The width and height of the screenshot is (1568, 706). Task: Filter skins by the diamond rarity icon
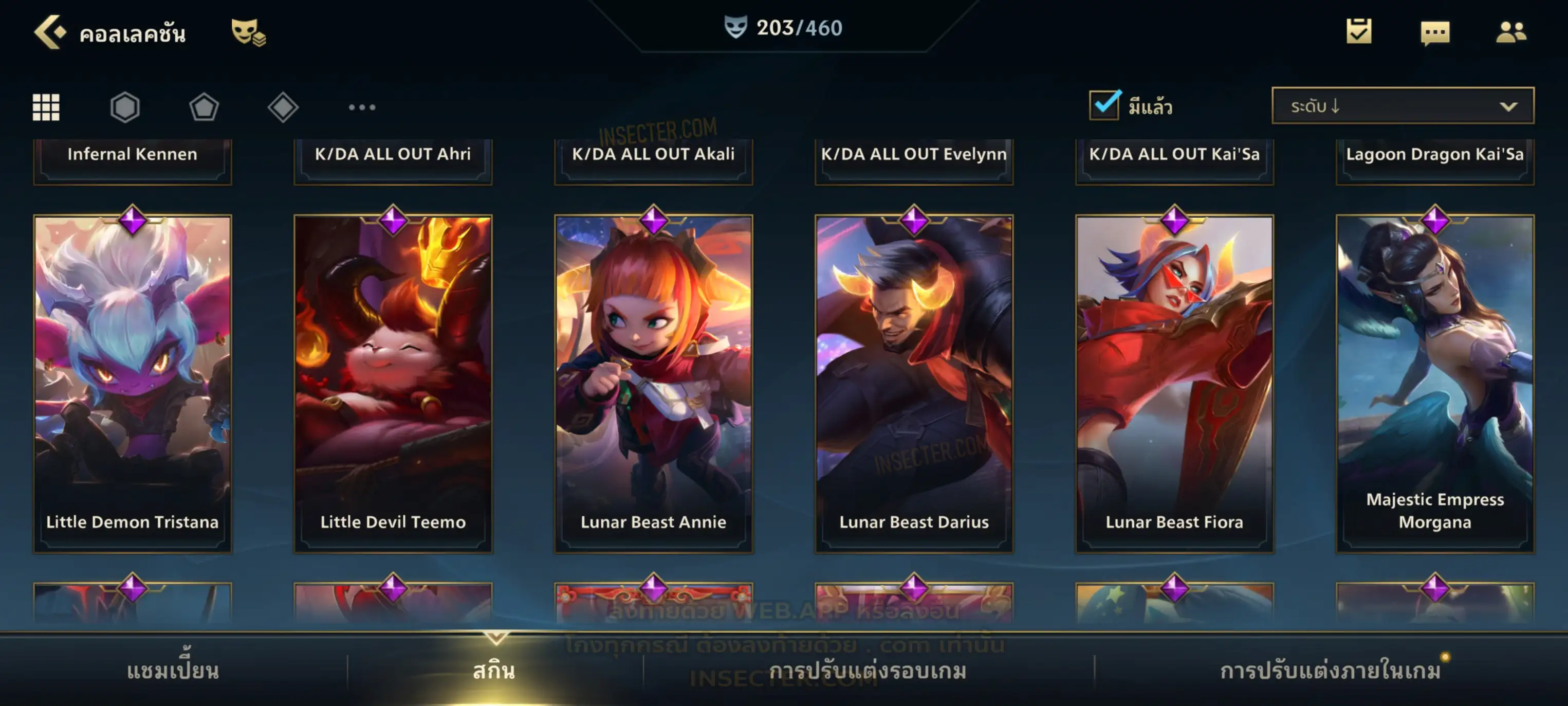pos(283,107)
